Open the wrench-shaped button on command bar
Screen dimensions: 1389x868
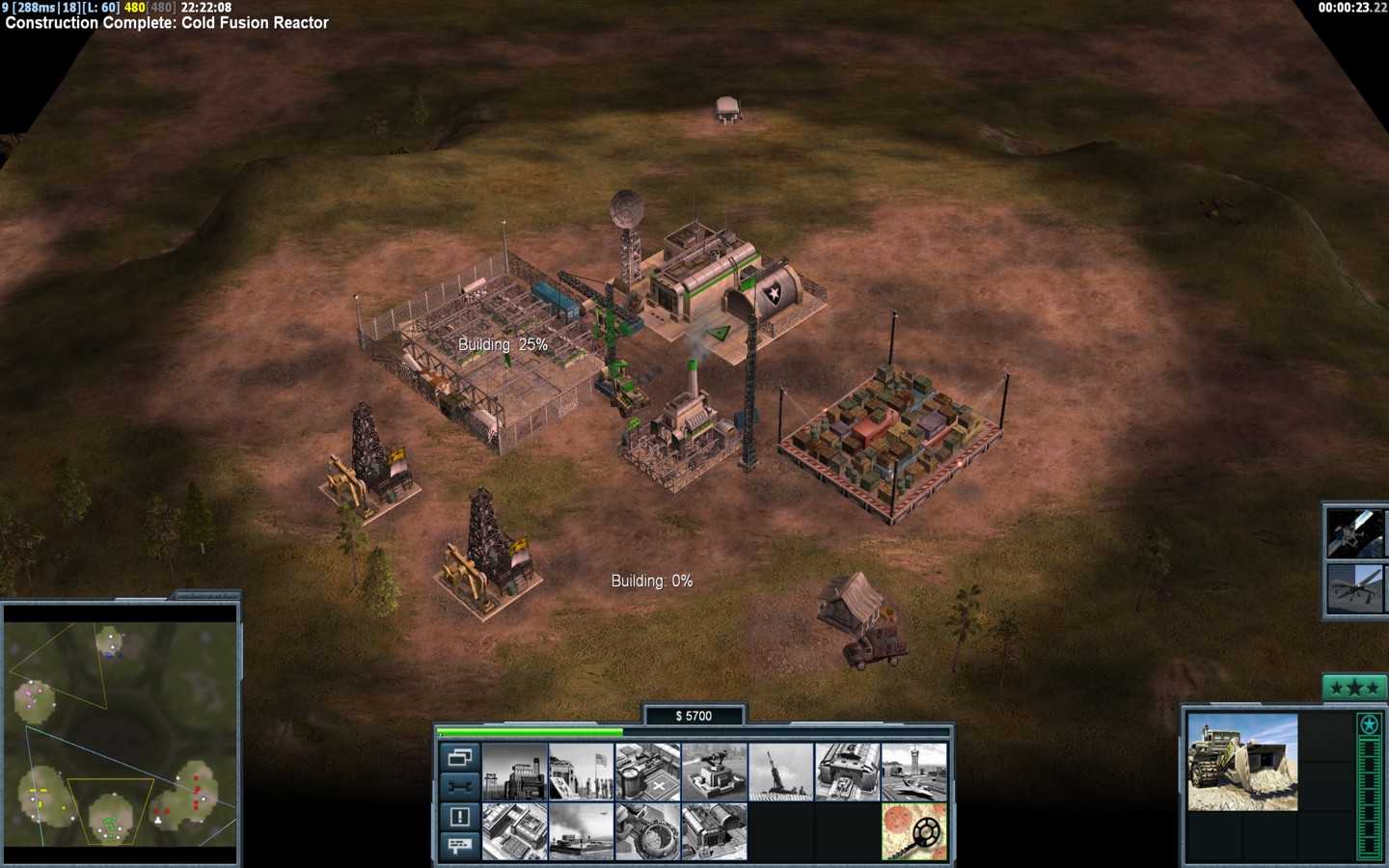click(459, 786)
